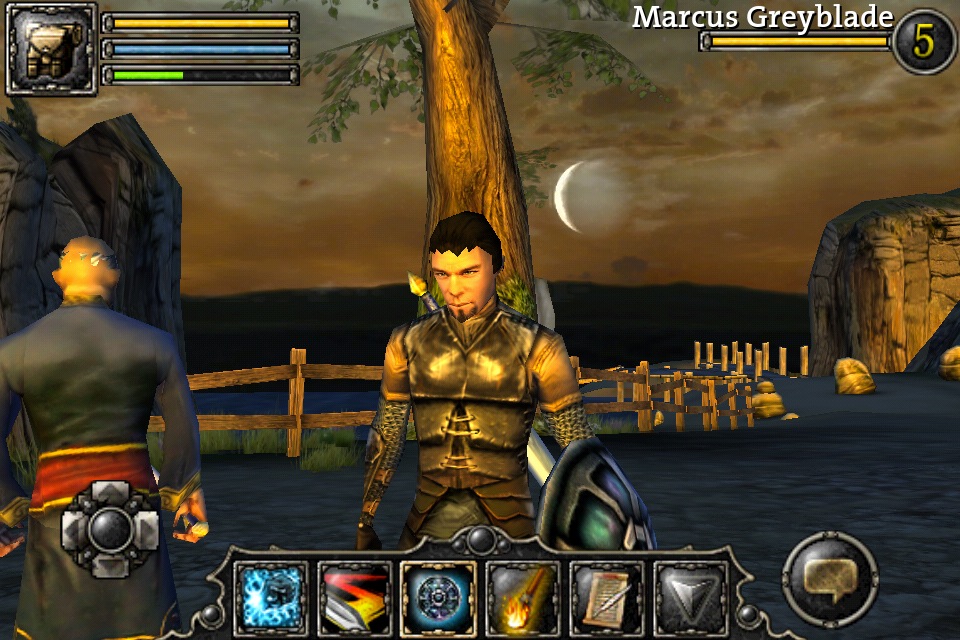
Task: Talk using the speech bubble button
Action: 830,579
